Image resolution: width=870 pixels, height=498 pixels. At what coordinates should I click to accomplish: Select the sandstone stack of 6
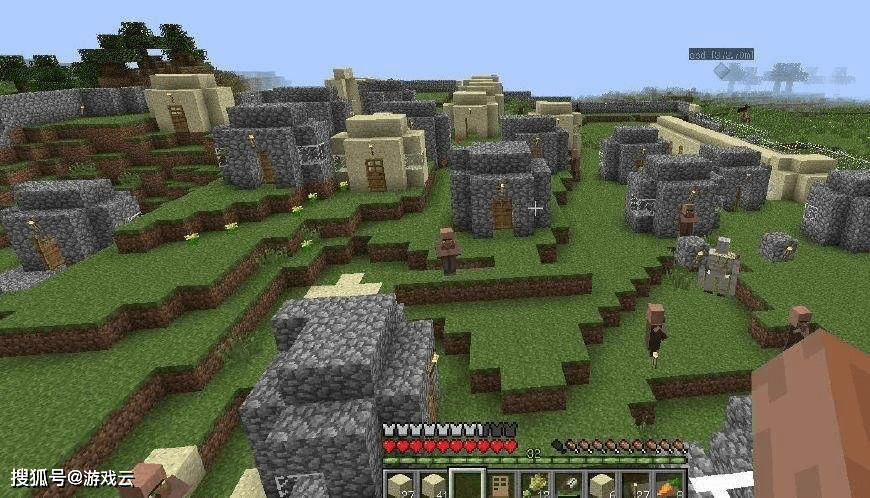(603, 485)
